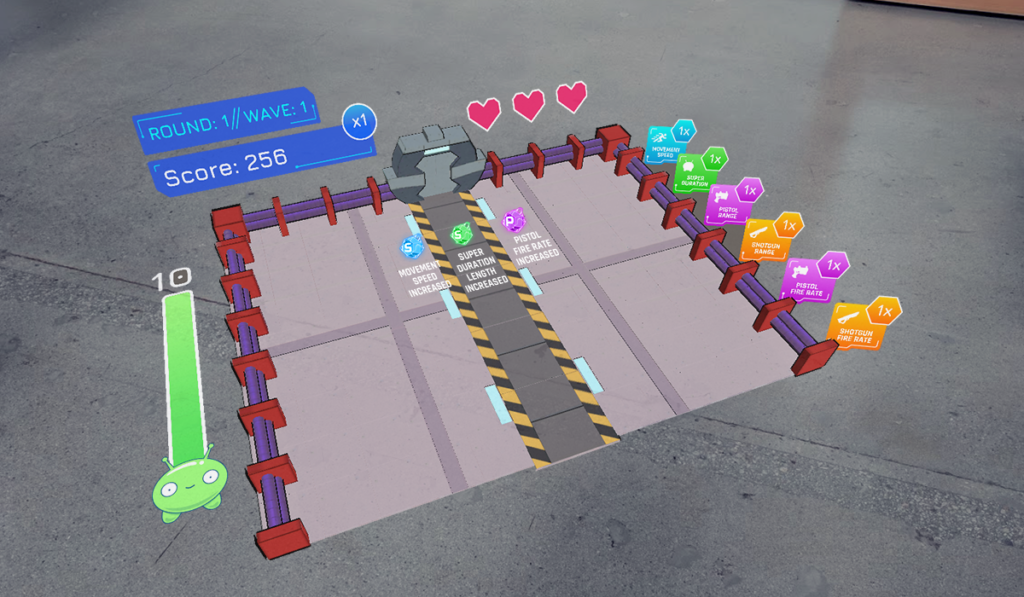The height and width of the screenshot is (597, 1024).
Task: Select the purple Pistol Fire Rate gem
Action: 514,219
